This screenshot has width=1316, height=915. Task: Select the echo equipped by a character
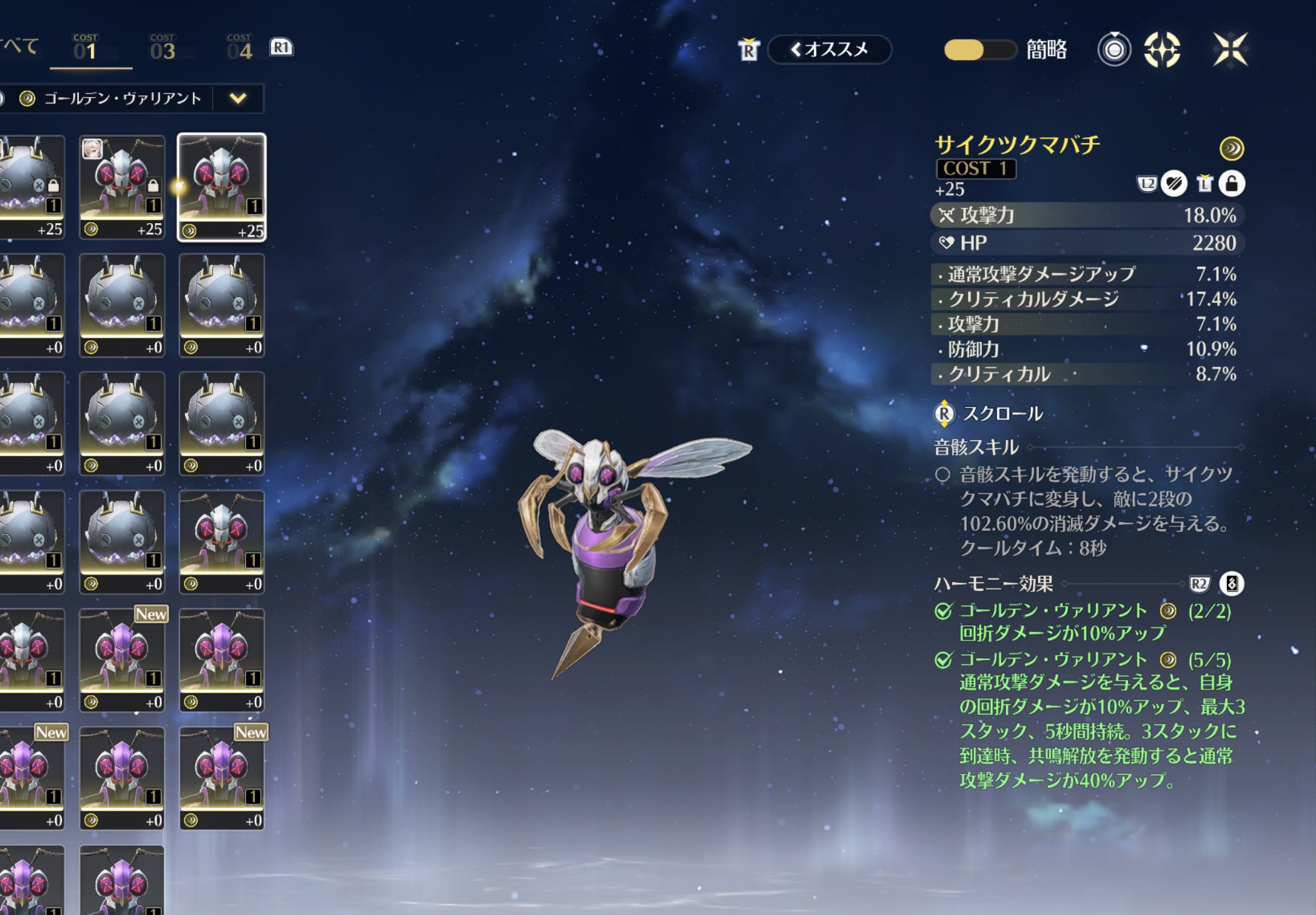(122, 187)
